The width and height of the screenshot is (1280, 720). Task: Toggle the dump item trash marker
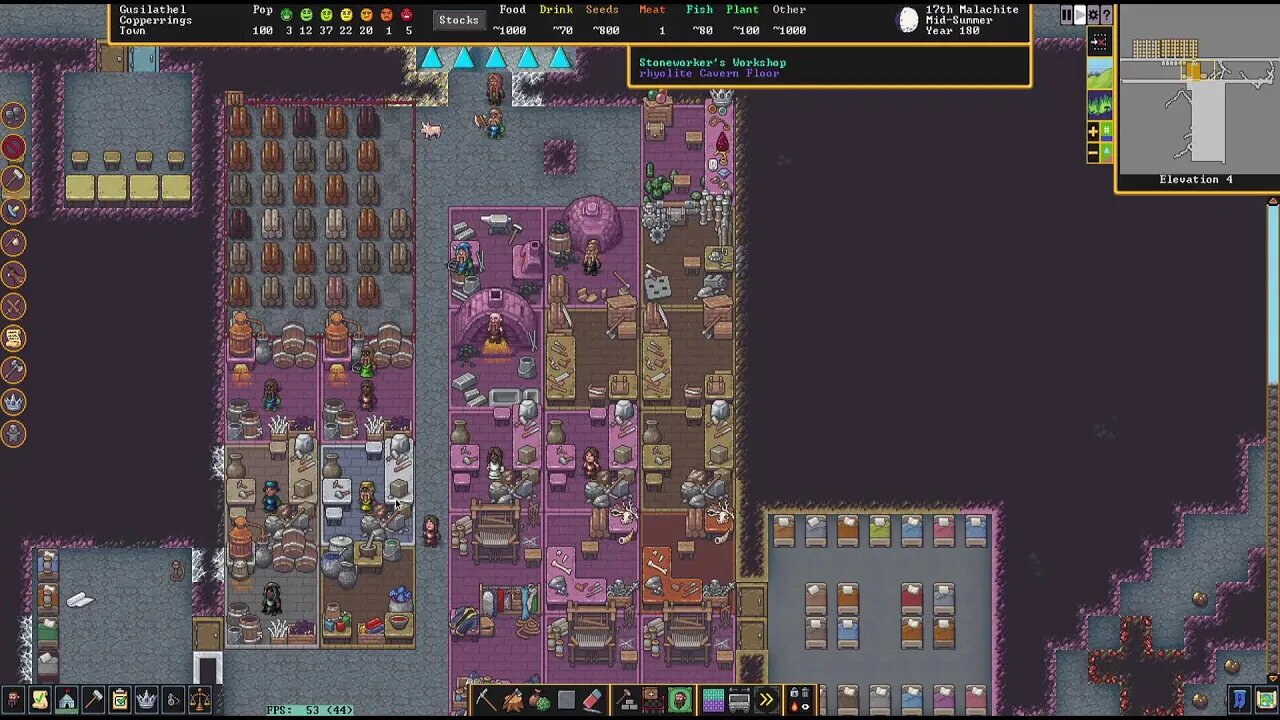click(804, 693)
